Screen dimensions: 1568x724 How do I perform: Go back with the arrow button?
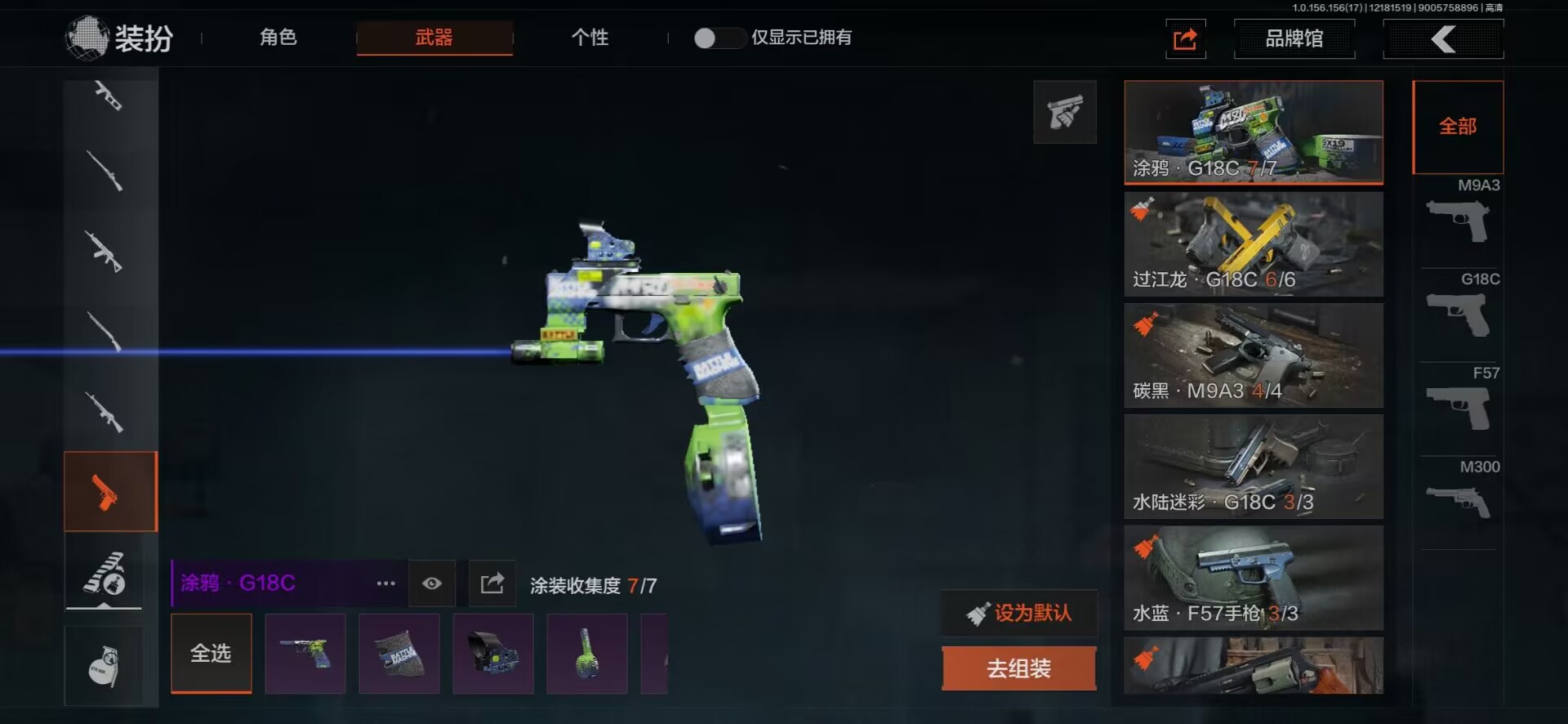pos(1443,38)
